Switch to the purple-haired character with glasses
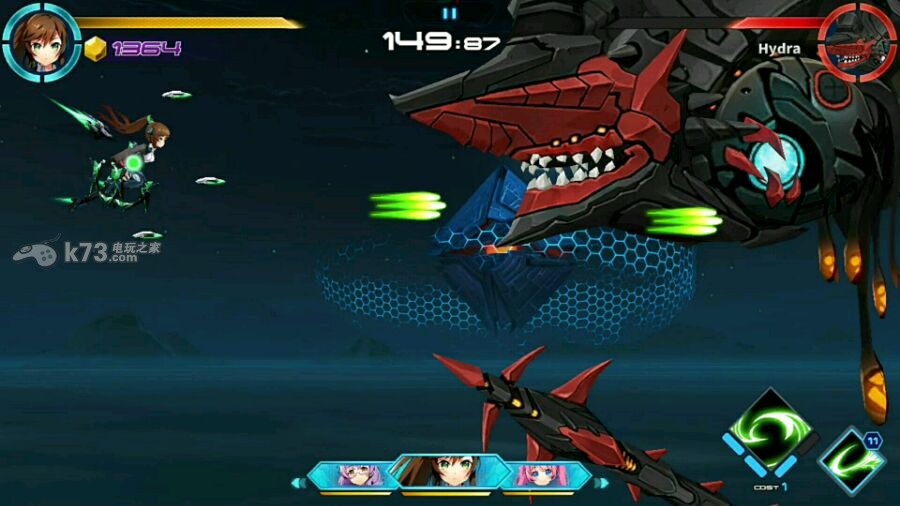 point(353,475)
